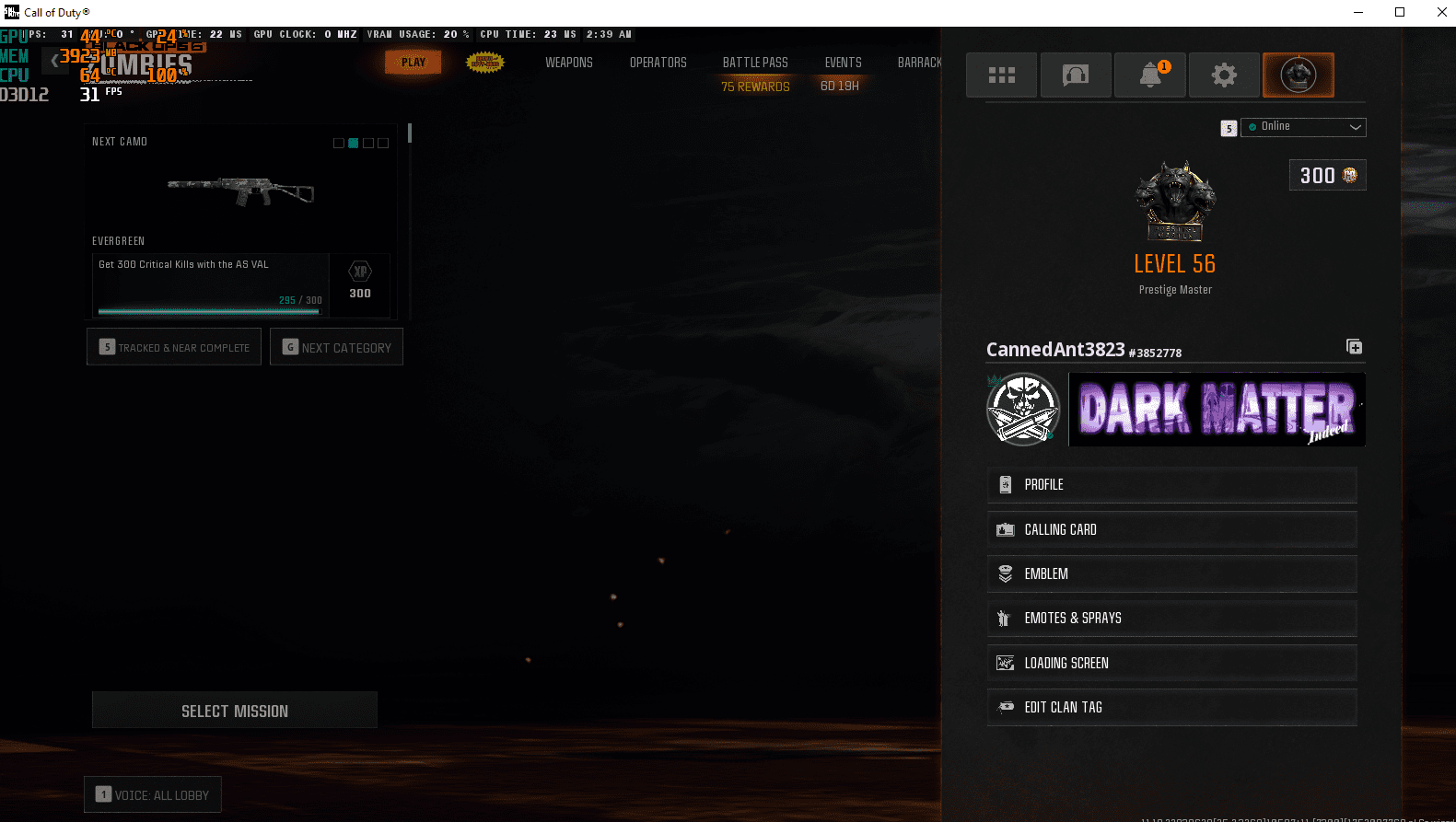Switch to the EVENTS tab
The image size is (1456, 822).
[843, 62]
